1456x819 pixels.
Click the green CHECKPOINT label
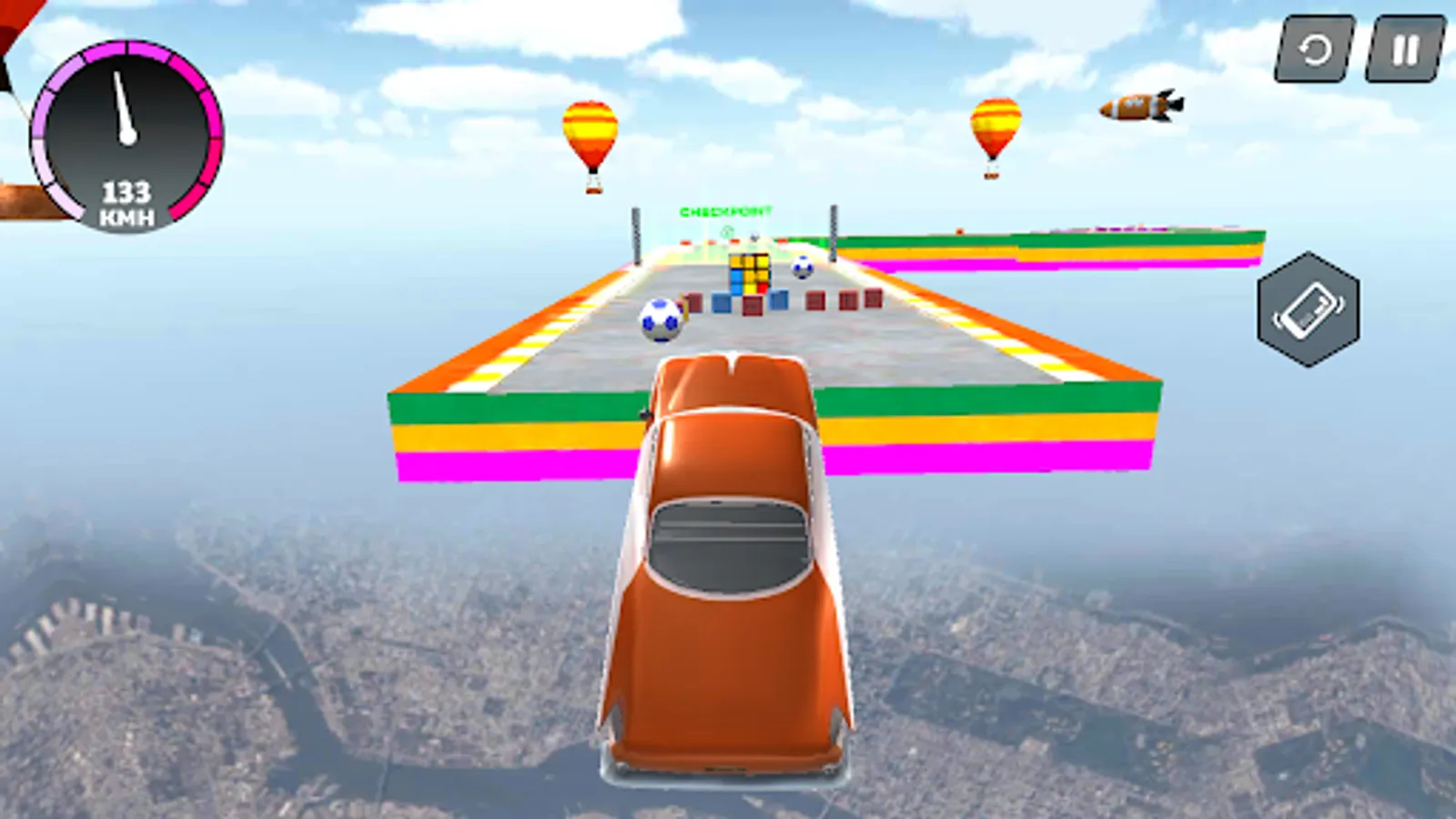(x=725, y=211)
